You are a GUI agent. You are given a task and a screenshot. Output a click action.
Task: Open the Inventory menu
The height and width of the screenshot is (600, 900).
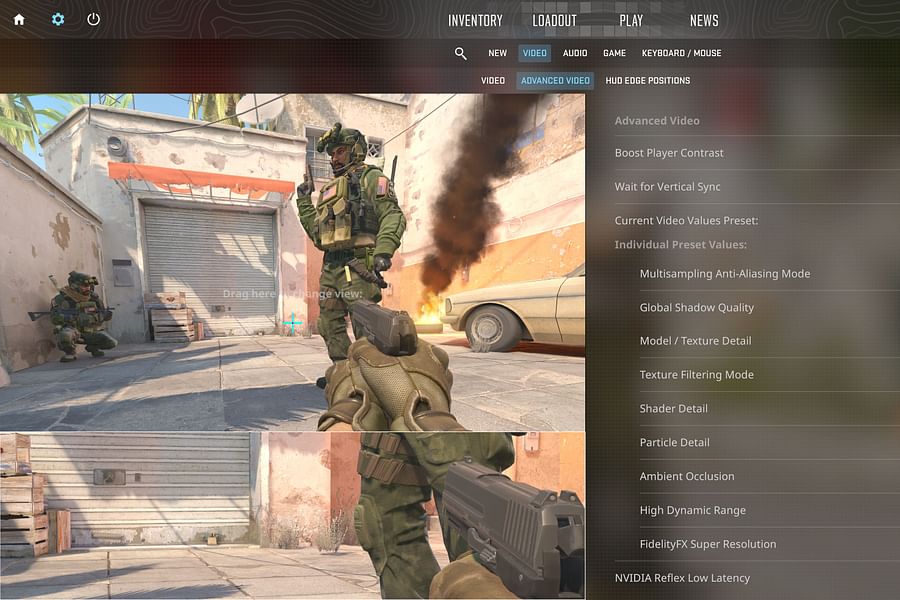(475, 21)
